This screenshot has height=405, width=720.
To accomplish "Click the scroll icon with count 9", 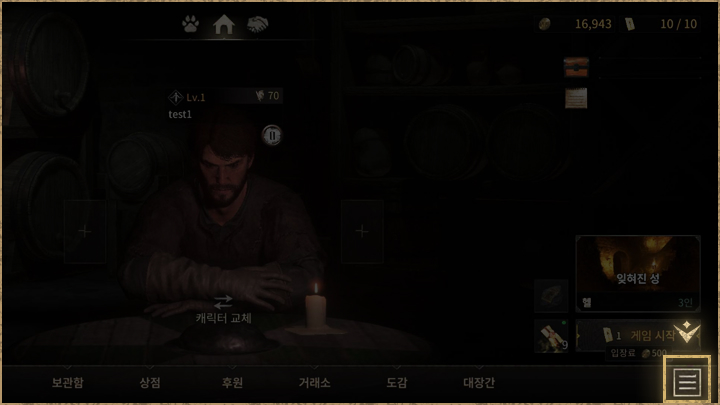I will (551, 336).
